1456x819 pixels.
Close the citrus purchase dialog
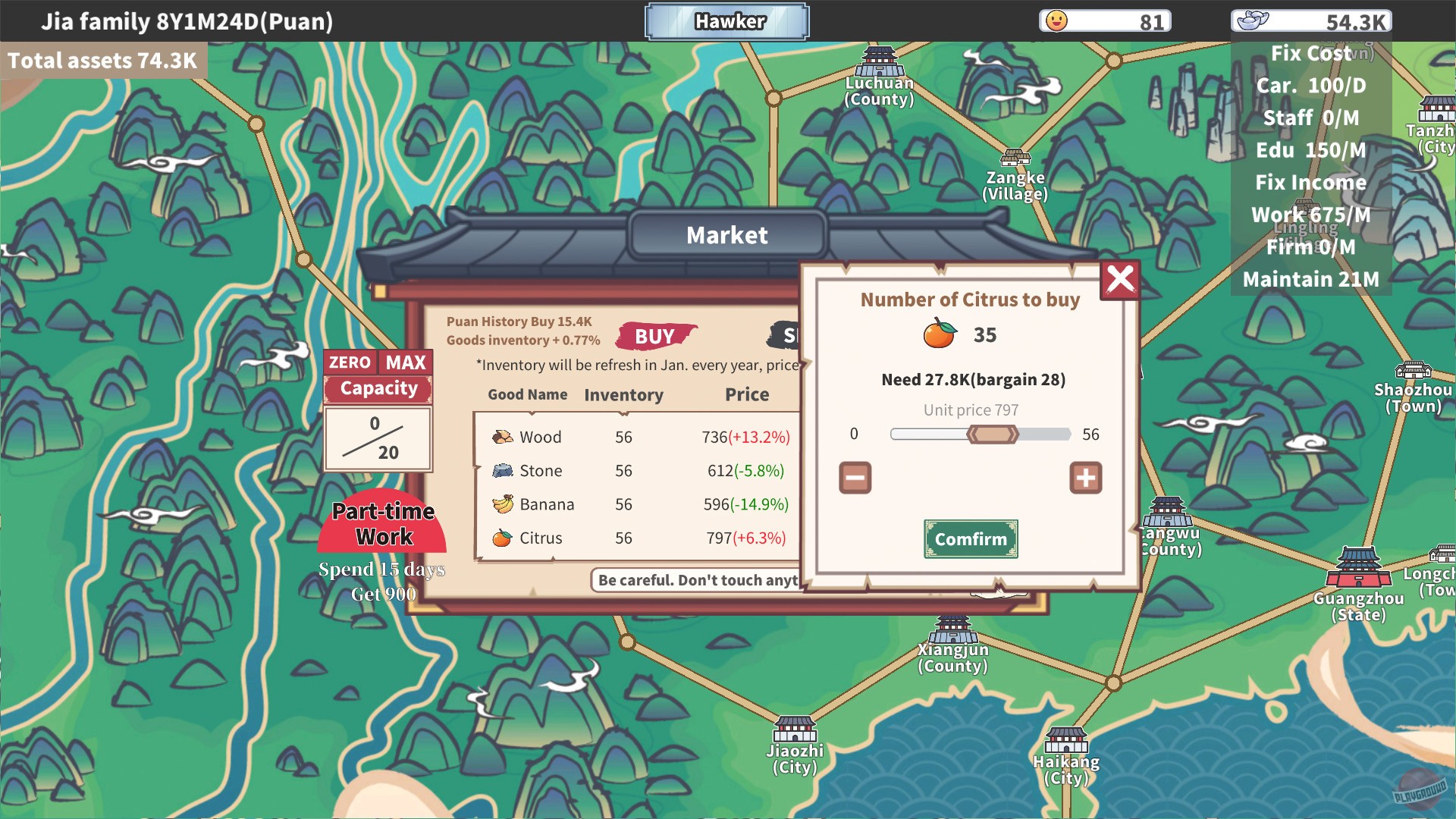click(1120, 280)
